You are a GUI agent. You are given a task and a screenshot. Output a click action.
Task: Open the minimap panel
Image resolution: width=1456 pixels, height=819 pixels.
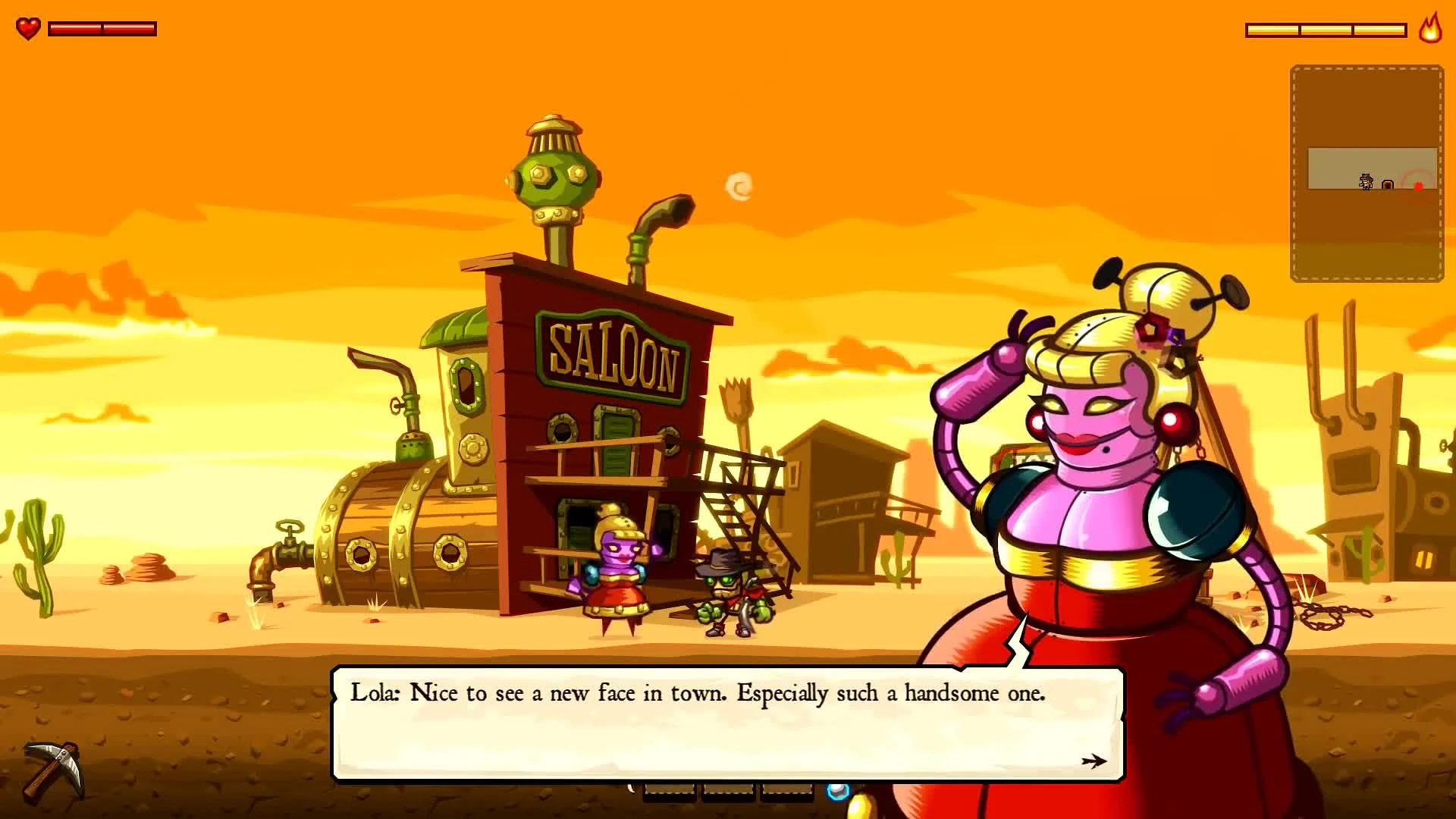click(x=1365, y=171)
